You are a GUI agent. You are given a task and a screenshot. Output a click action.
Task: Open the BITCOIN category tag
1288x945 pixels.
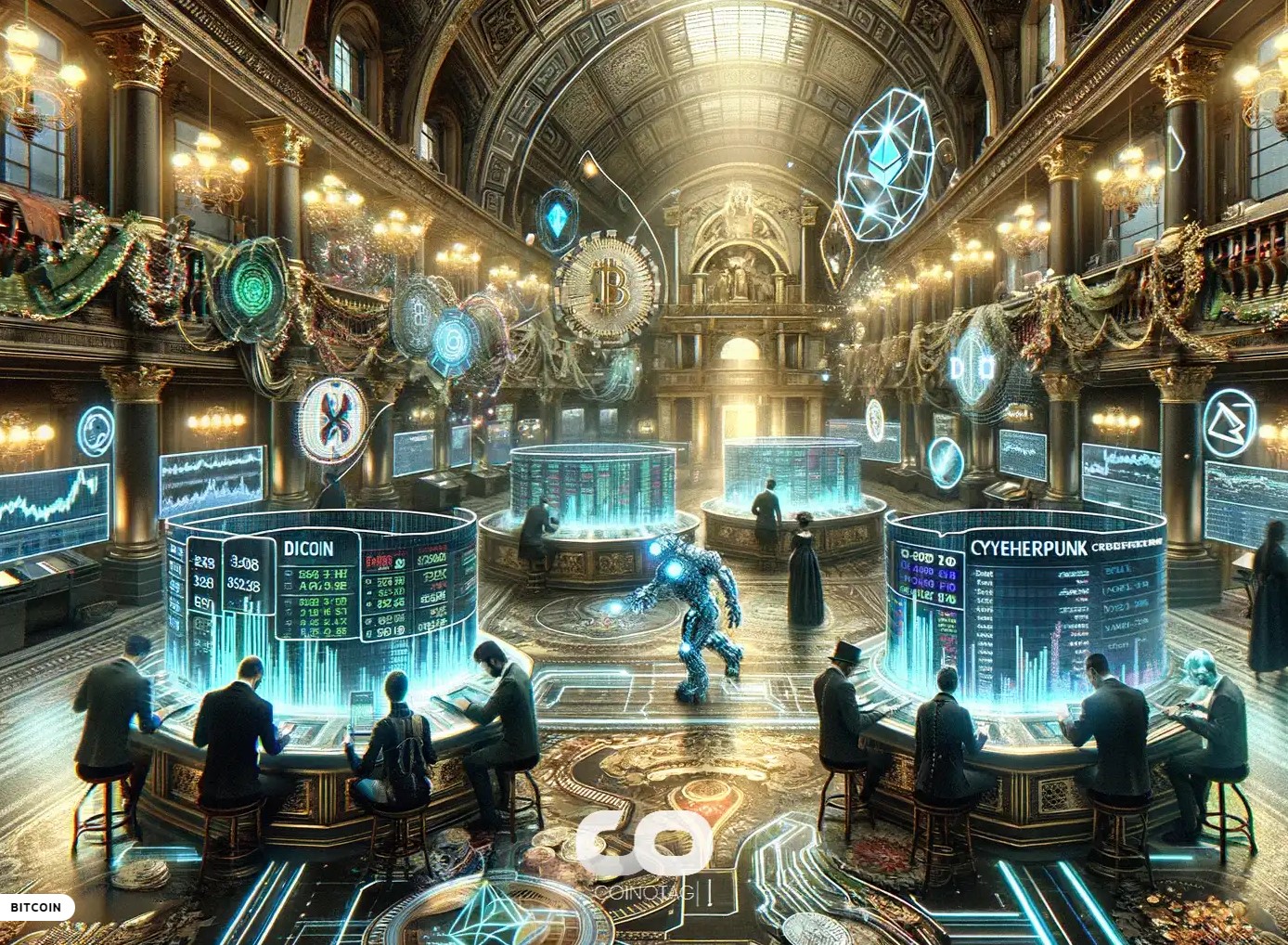[x=36, y=907]
